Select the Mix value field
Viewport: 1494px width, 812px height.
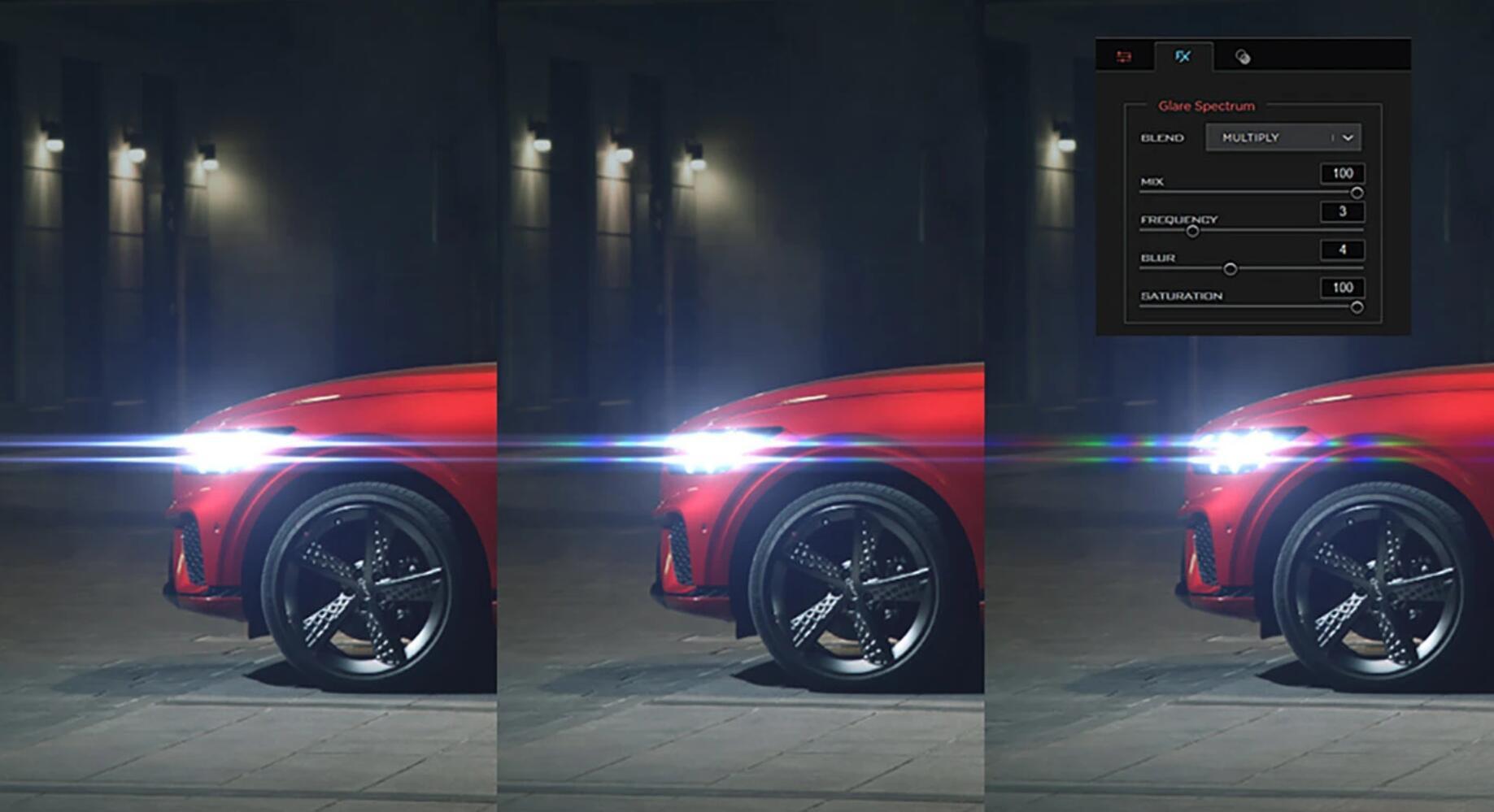[1342, 173]
